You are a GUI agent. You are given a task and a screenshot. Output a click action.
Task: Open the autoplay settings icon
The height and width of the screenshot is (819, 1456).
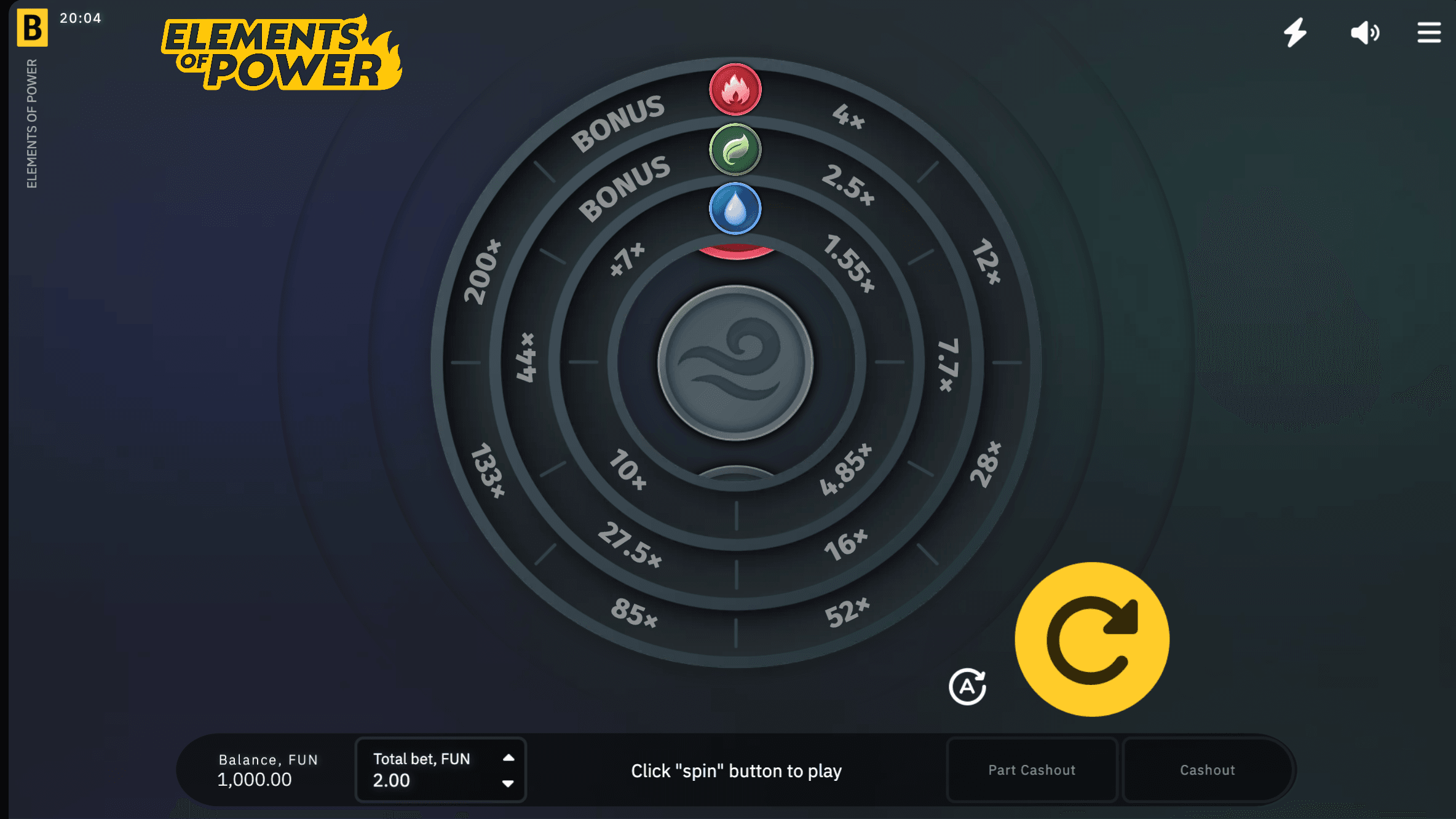click(x=968, y=687)
